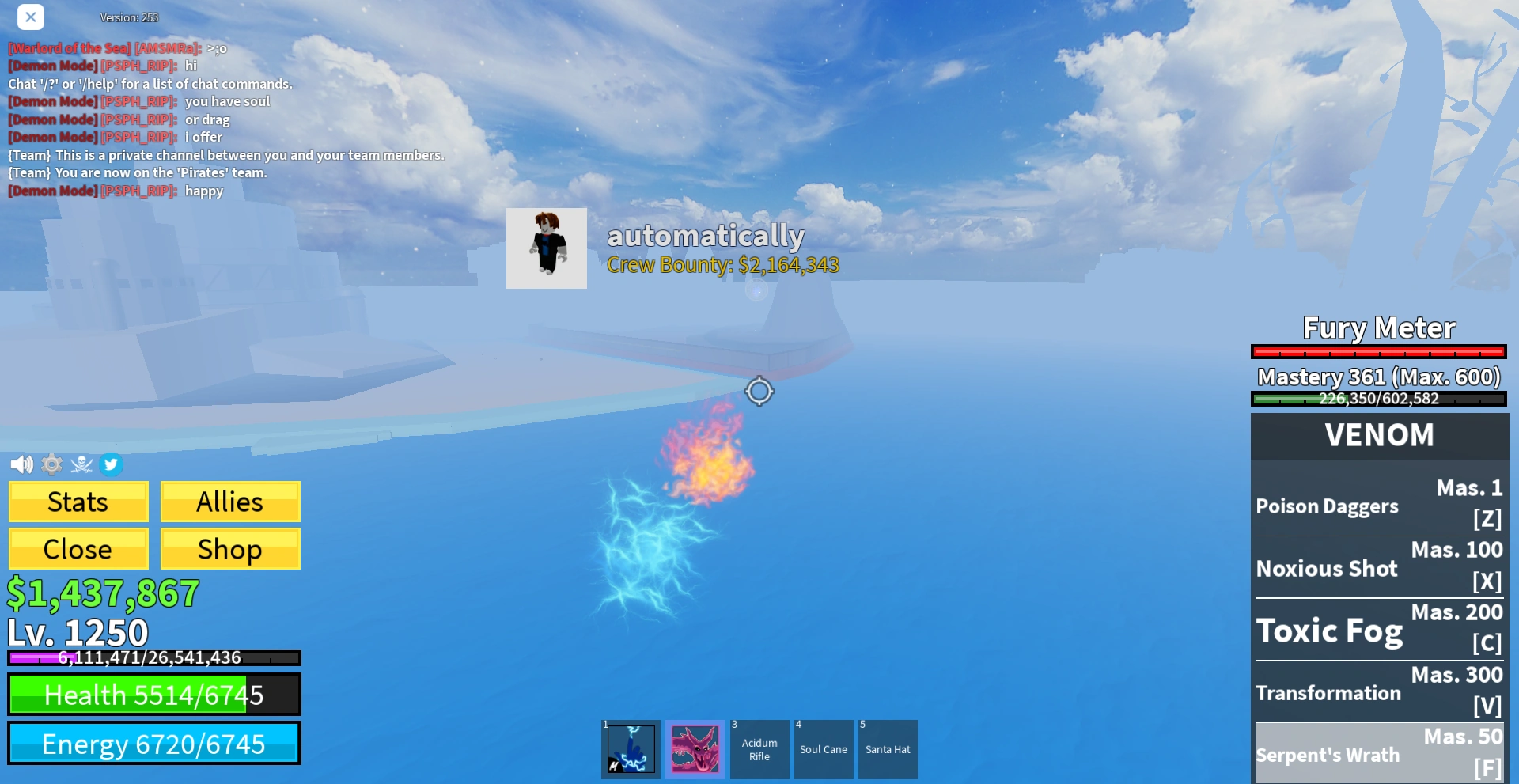
Task: Equip the Soul Cane in slot 4
Action: point(824,748)
